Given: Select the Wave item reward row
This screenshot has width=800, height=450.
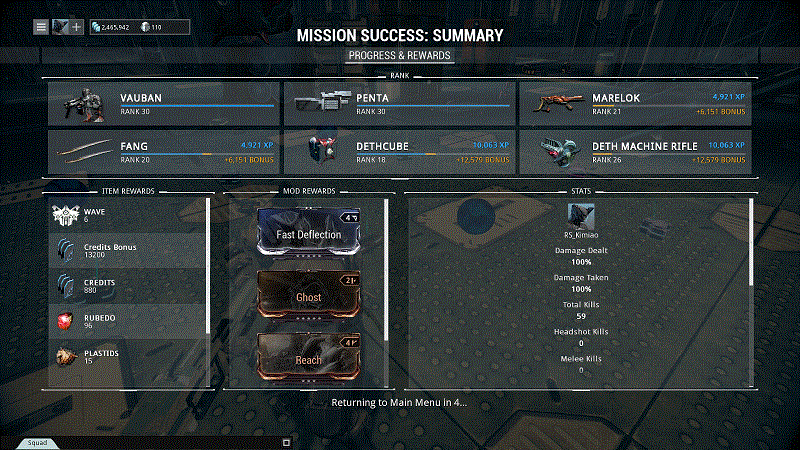Looking at the screenshot, I should (128, 215).
